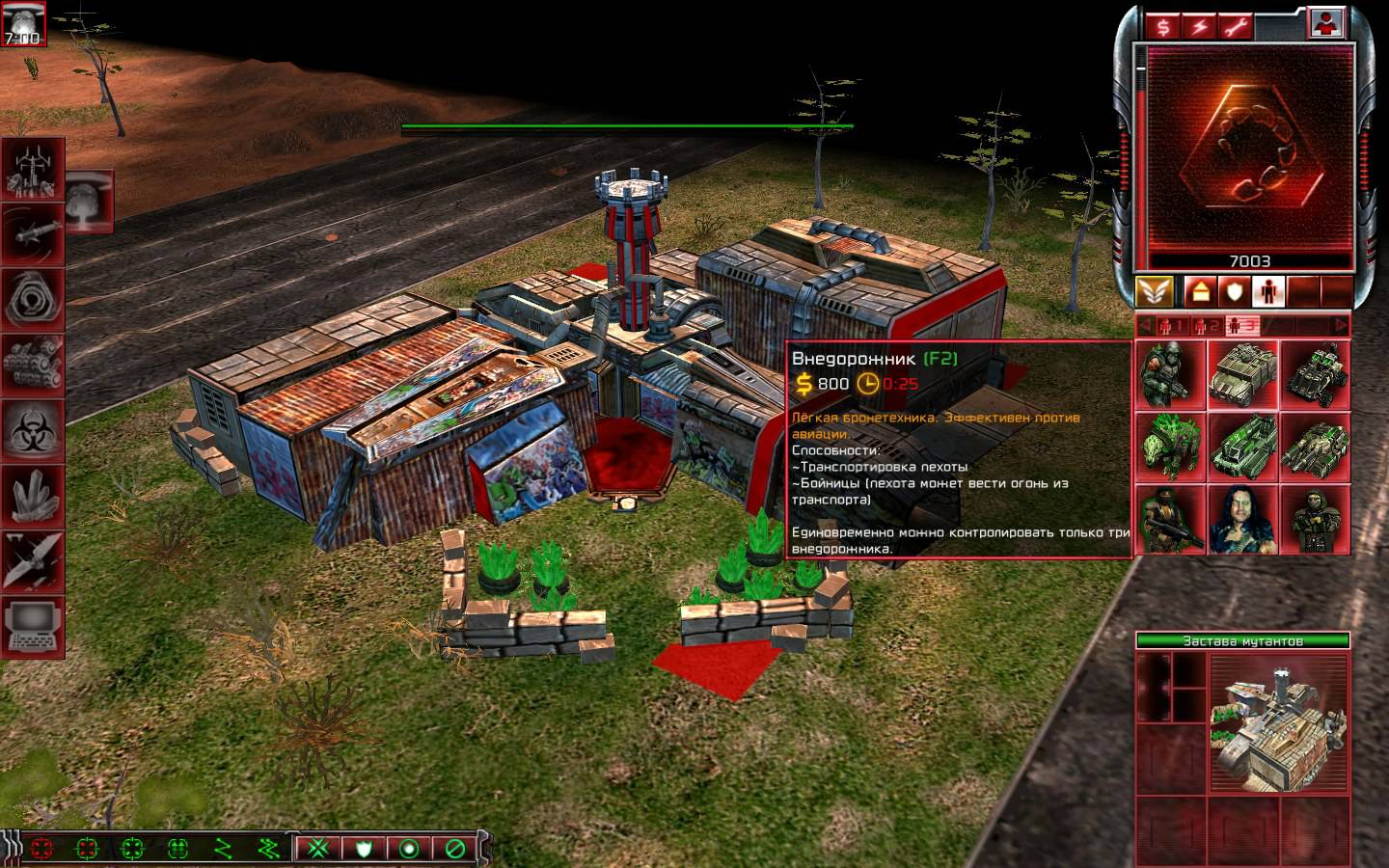Viewport: 1389px width, 868px height.
Task: Open the sell structure mode (dollar icon)
Action: click(x=1164, y=26)
